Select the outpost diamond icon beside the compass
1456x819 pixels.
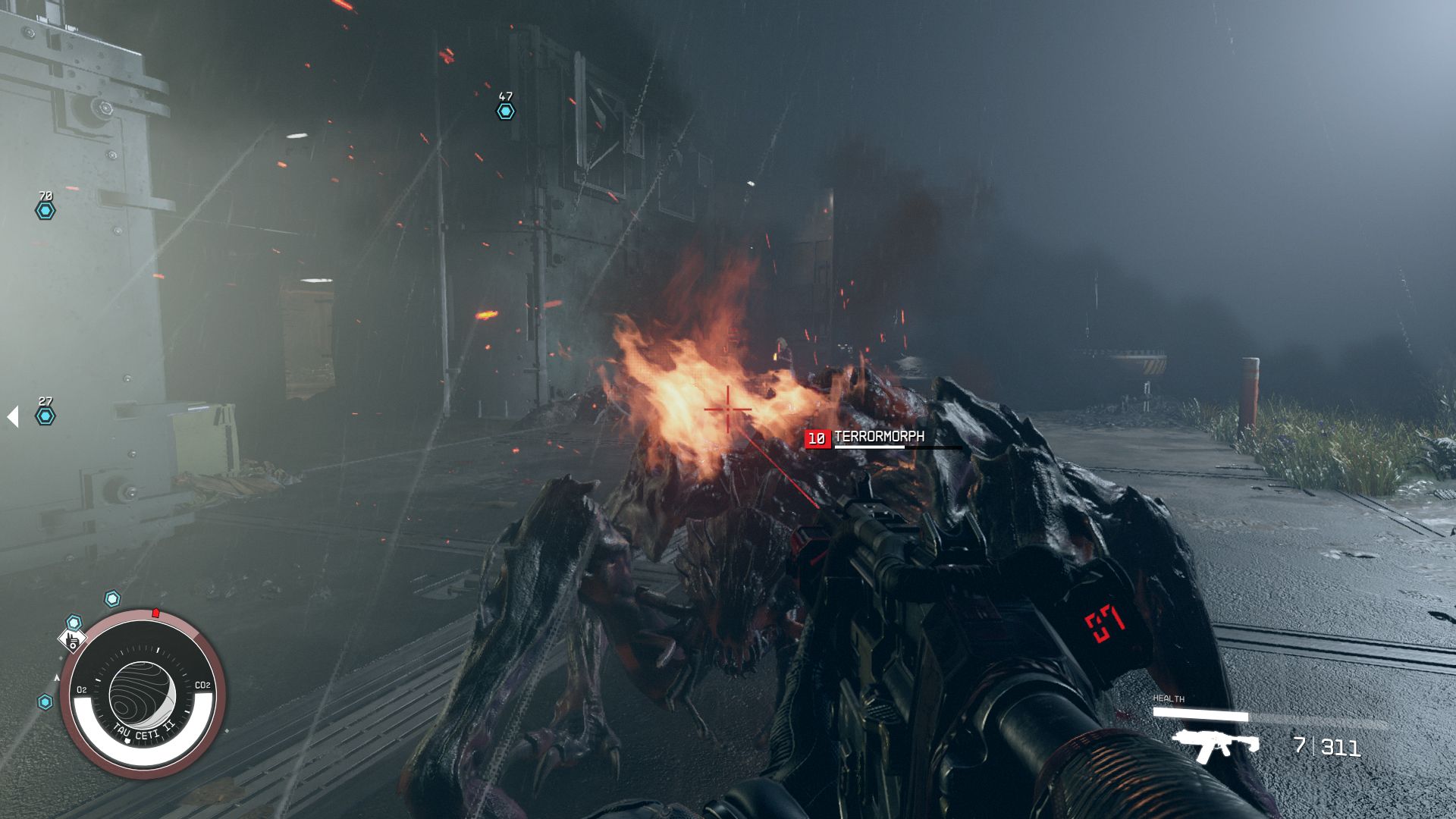pyautogui.click(x=73, y=642)
